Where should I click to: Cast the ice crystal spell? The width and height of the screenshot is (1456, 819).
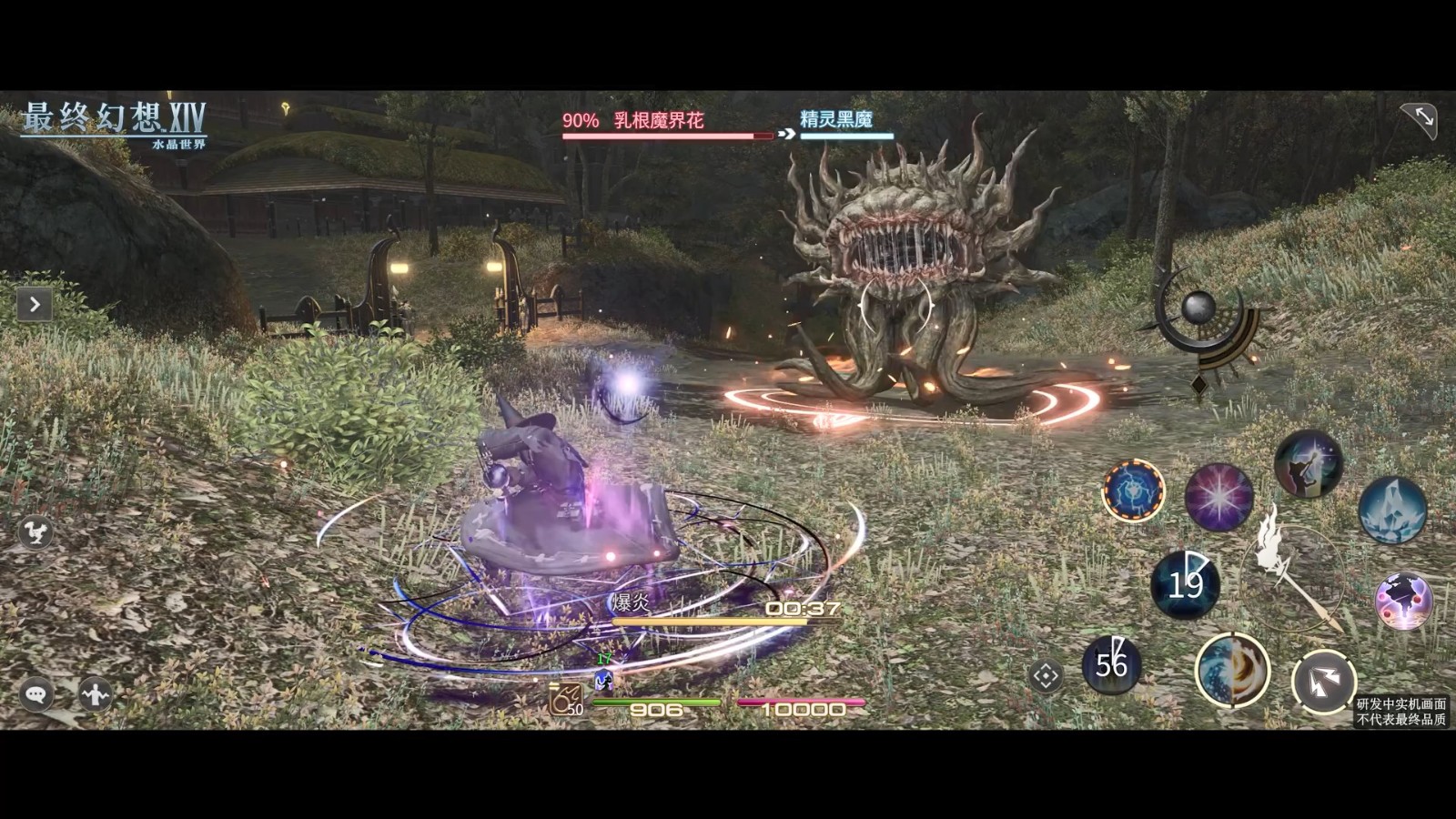pos(1392,510)
